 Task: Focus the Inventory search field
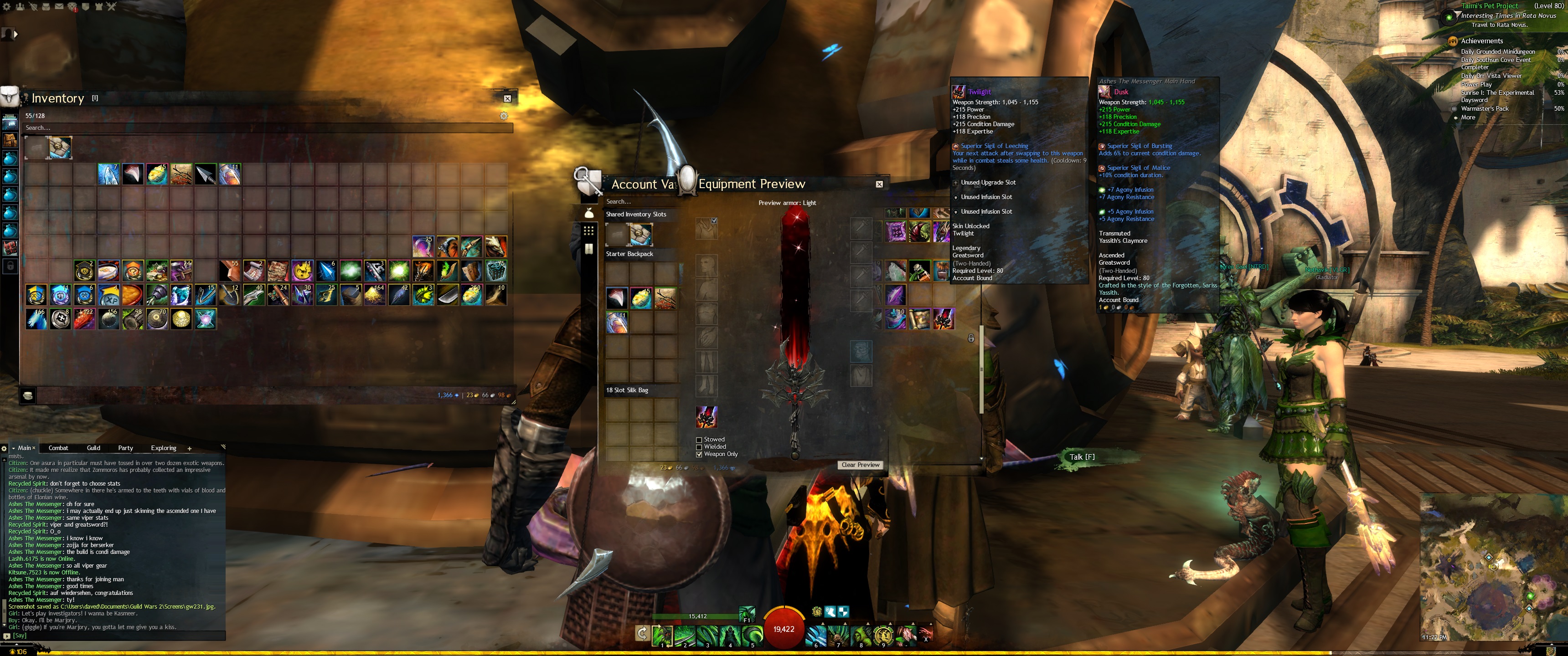(x=268, y=128)
